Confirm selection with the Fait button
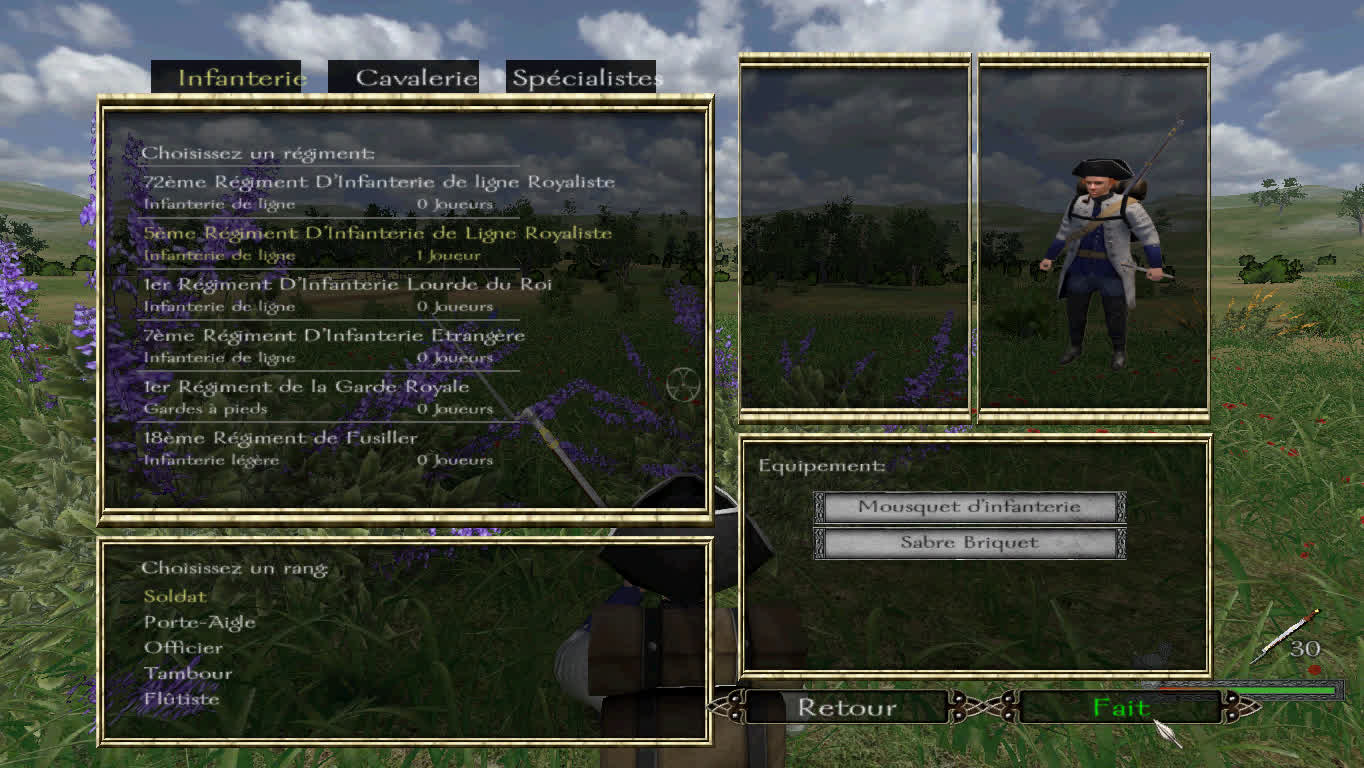The height and width of the screenshot is (768, 1364). point(1121,708)
